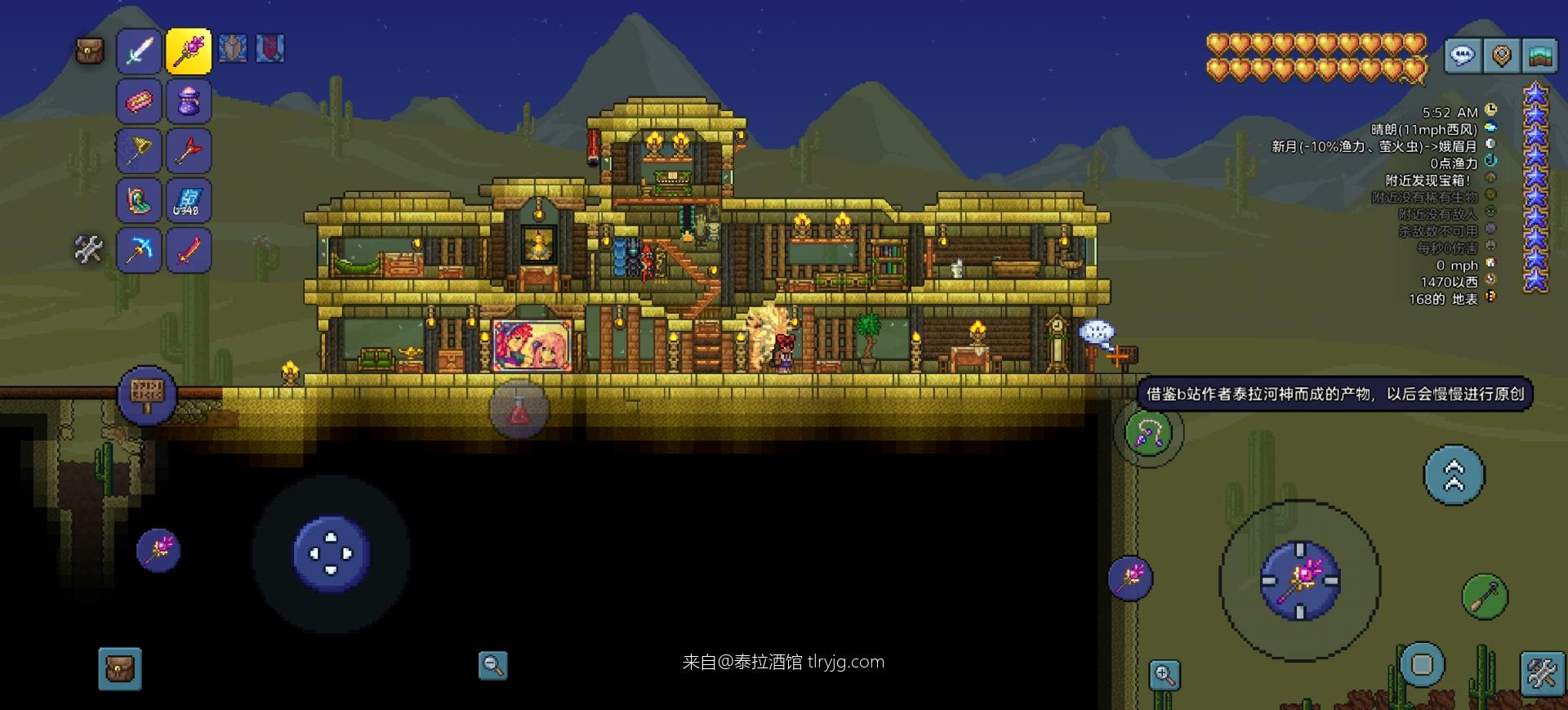The height and width of the screenshot is (710, 1568).
Task: Use the purple grappling hook button
Action: 1148,433
